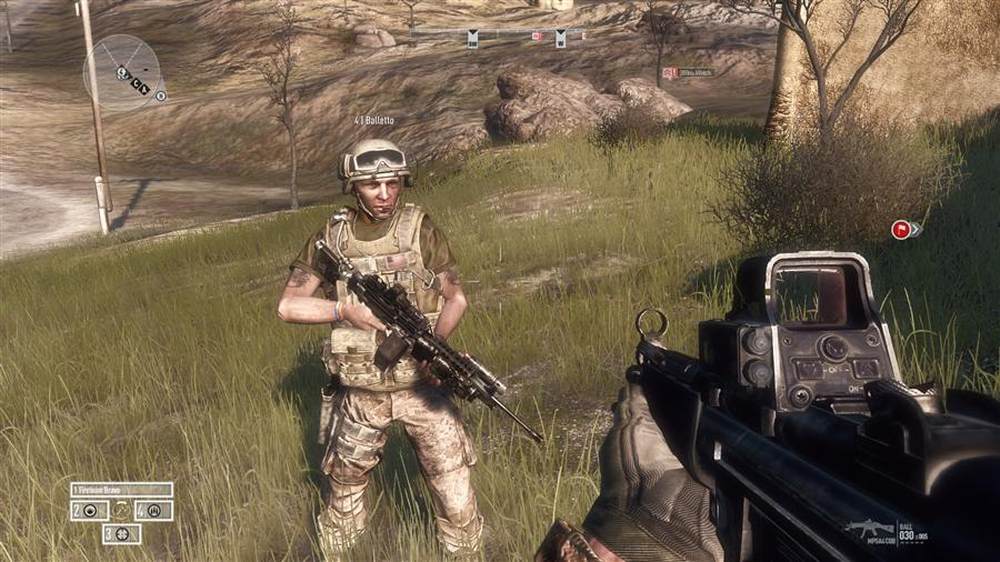
Task: Select squad member slot 3
Action: 121,534
